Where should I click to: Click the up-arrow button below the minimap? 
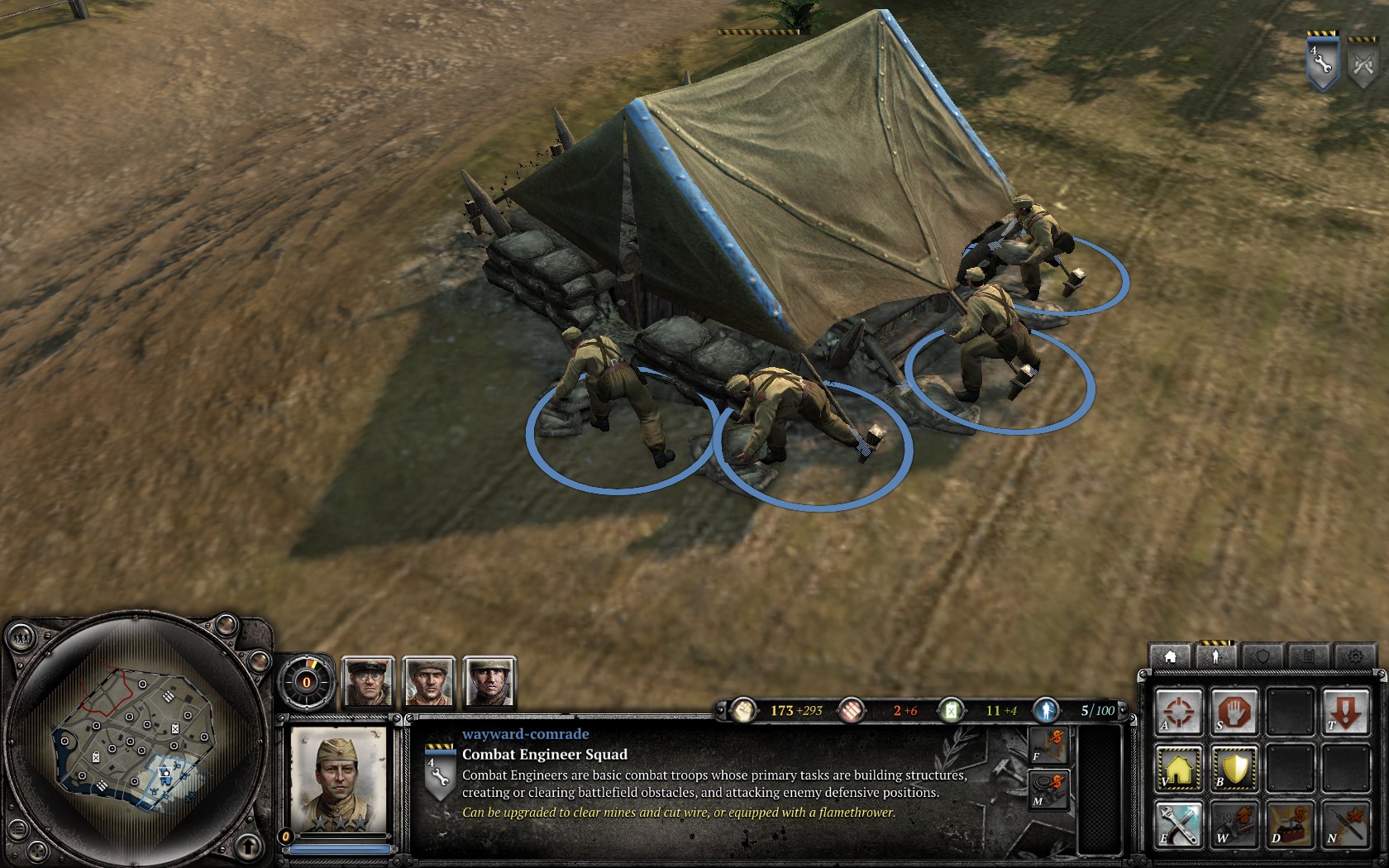(247, 846)
